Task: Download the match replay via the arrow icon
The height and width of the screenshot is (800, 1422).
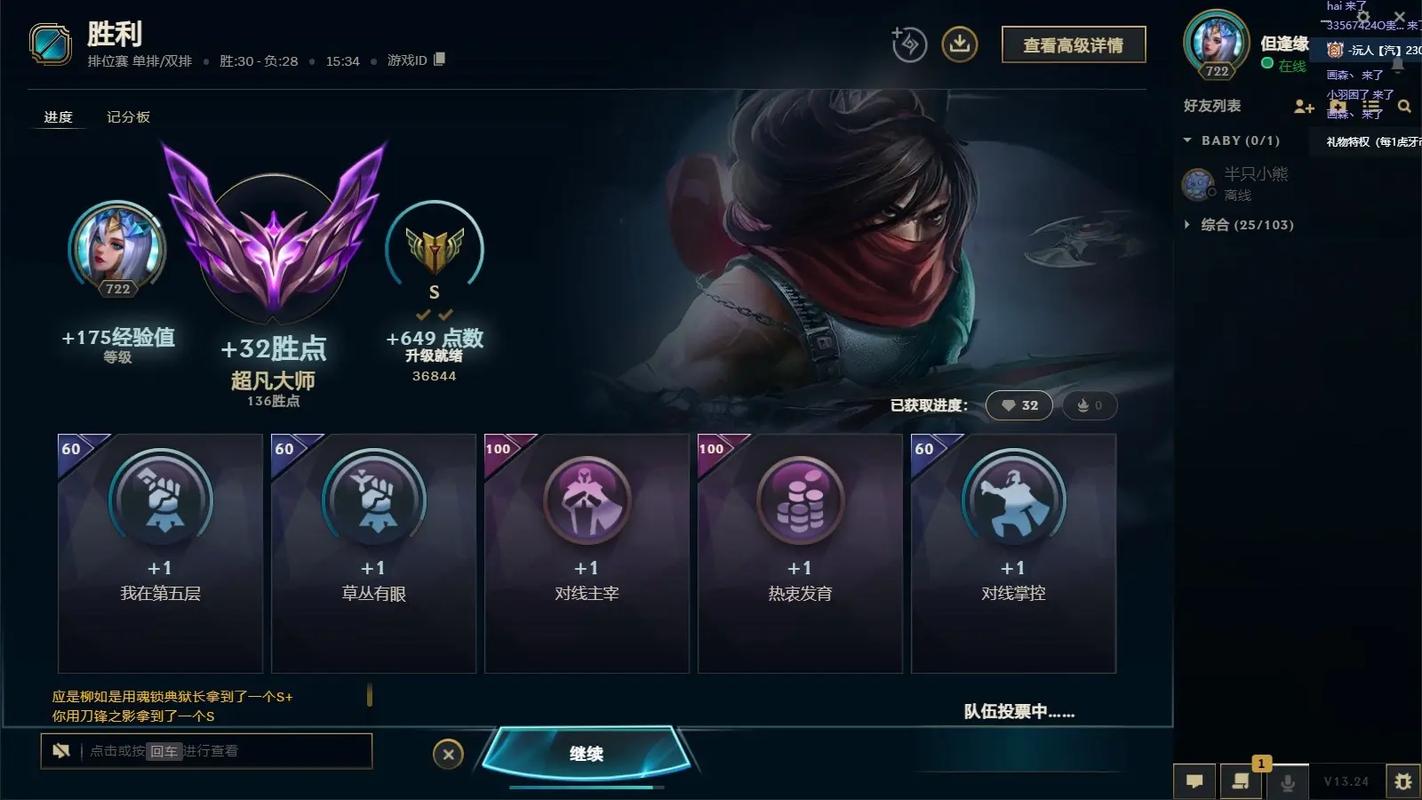Action: click(x=959, y=44)
